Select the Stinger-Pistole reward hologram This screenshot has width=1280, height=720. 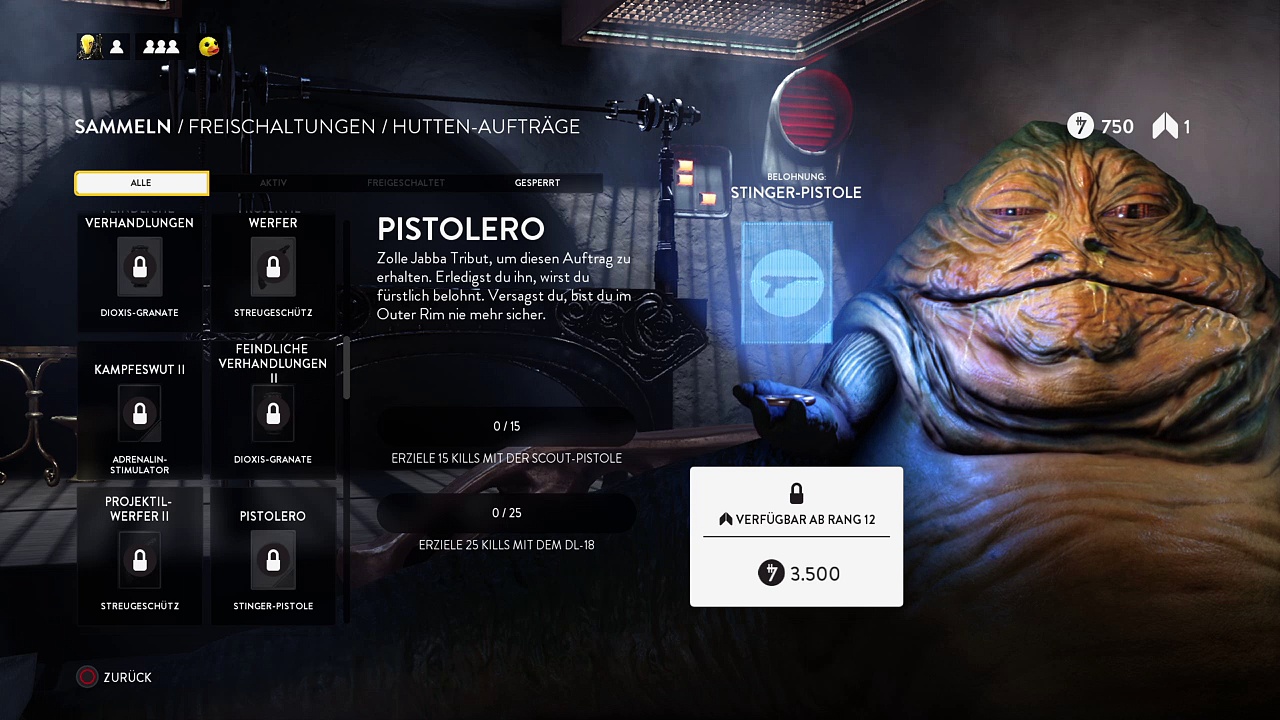[x=787, y=283]
